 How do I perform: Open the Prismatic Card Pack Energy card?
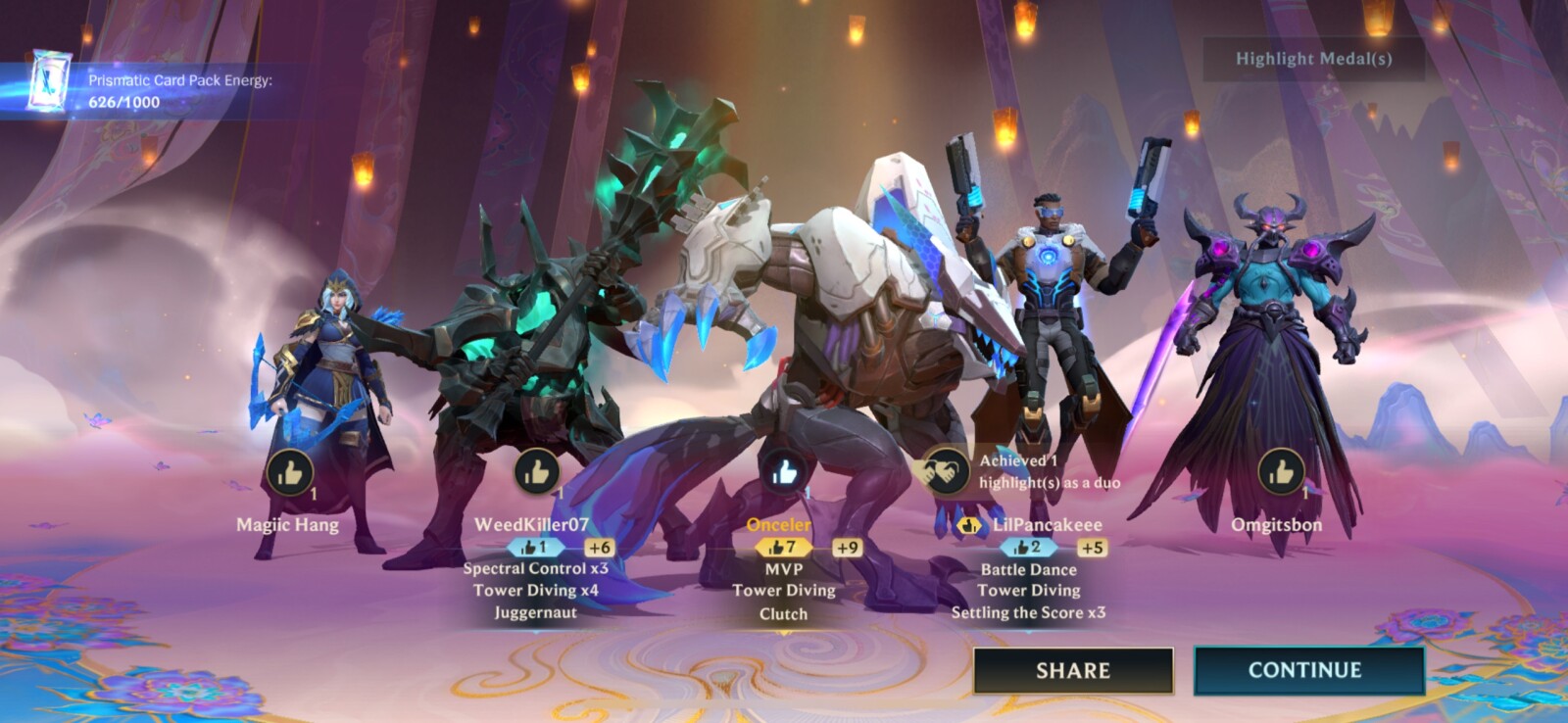[46, 82]
